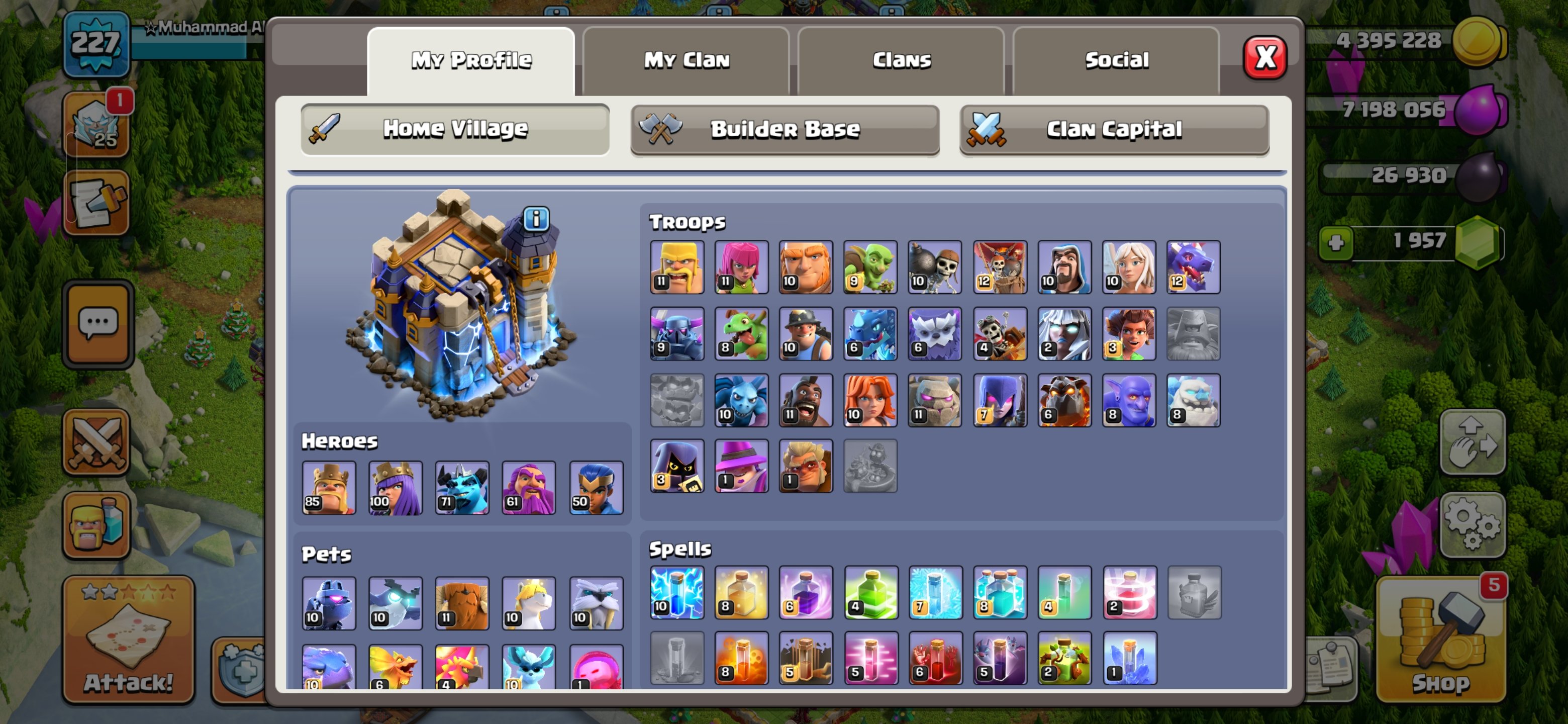The image size is (1568, 724).
Task: Open the Wizard troop details
Action: 1064,266
